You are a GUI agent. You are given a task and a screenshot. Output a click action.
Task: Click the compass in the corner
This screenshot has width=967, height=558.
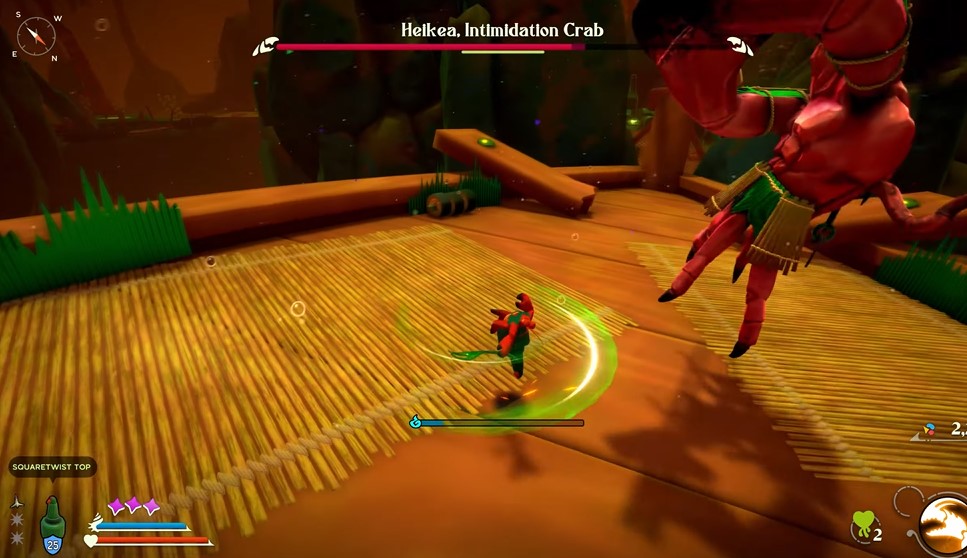tap(37, 38)
